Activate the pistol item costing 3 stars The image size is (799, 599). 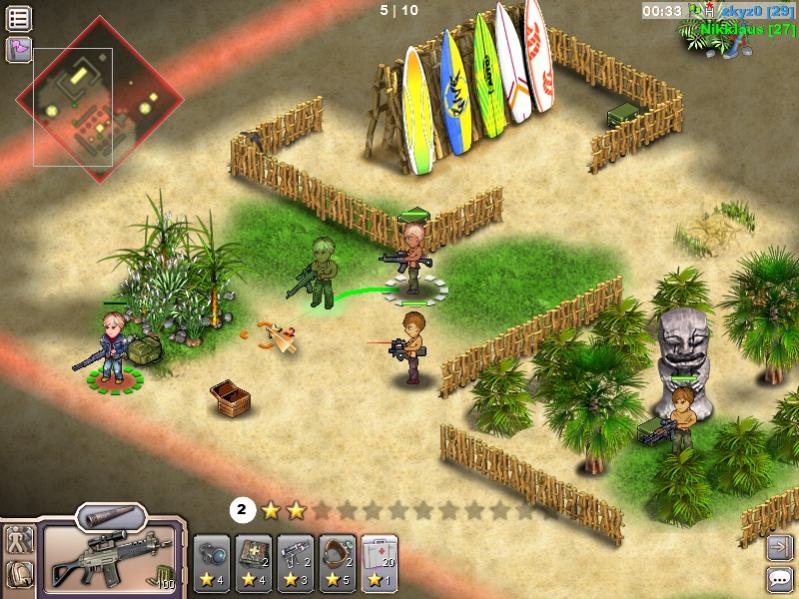(x=295, y=563)
